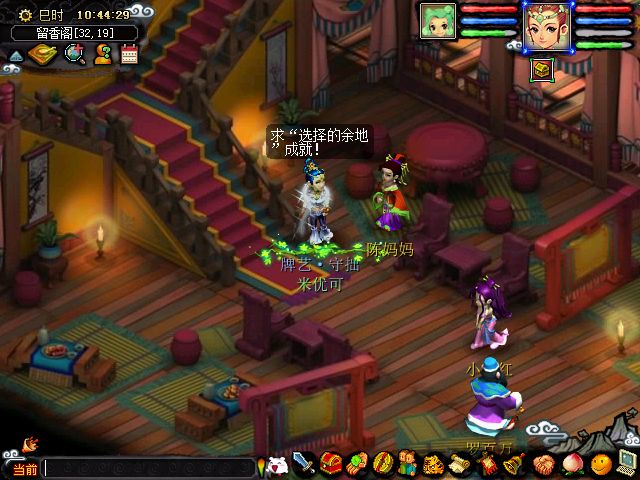Open the scroll quest icon
The image size is (640, 480).
click(x=460, y=465)
